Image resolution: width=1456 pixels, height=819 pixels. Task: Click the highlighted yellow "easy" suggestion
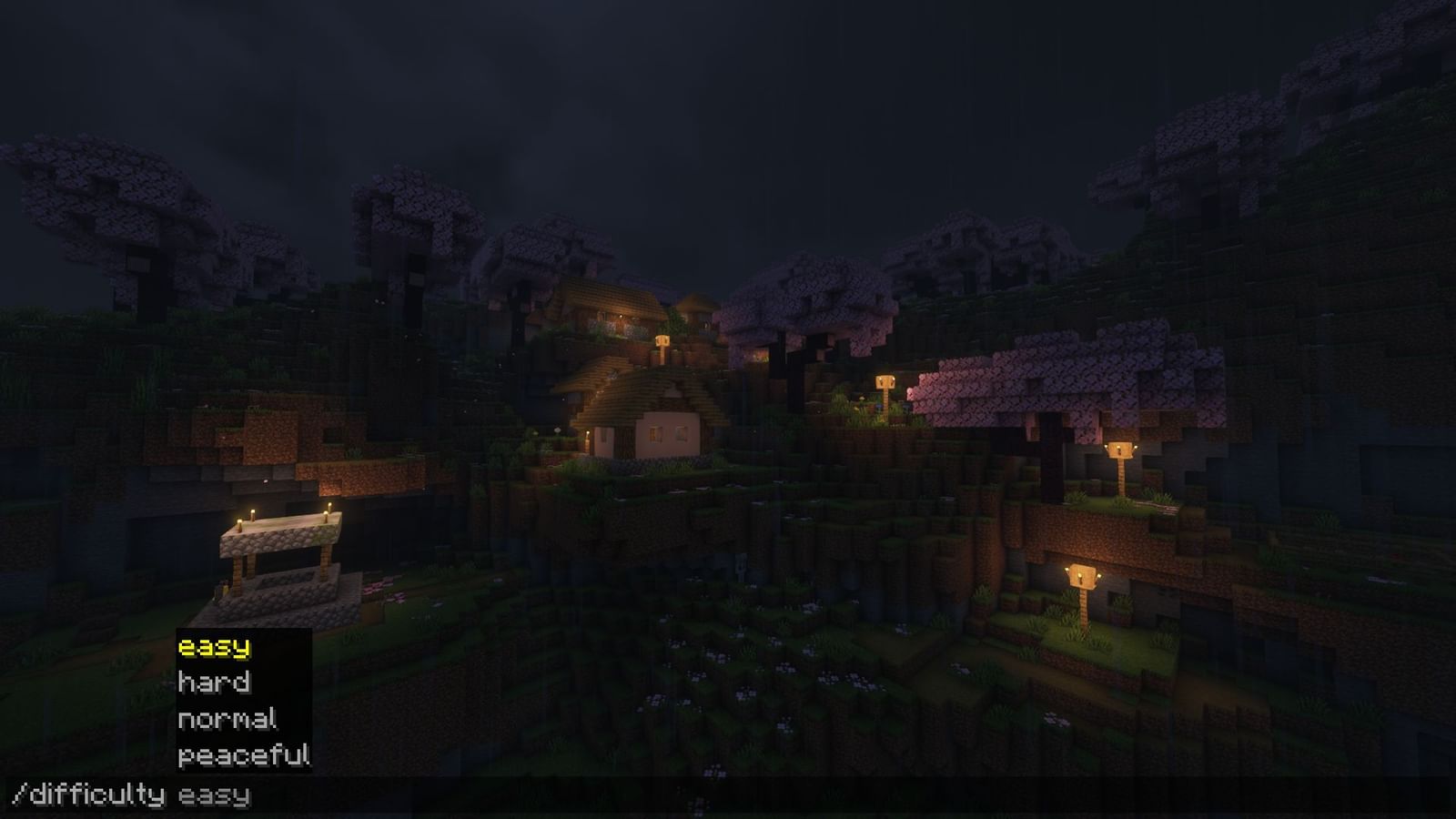pos(214,648)
